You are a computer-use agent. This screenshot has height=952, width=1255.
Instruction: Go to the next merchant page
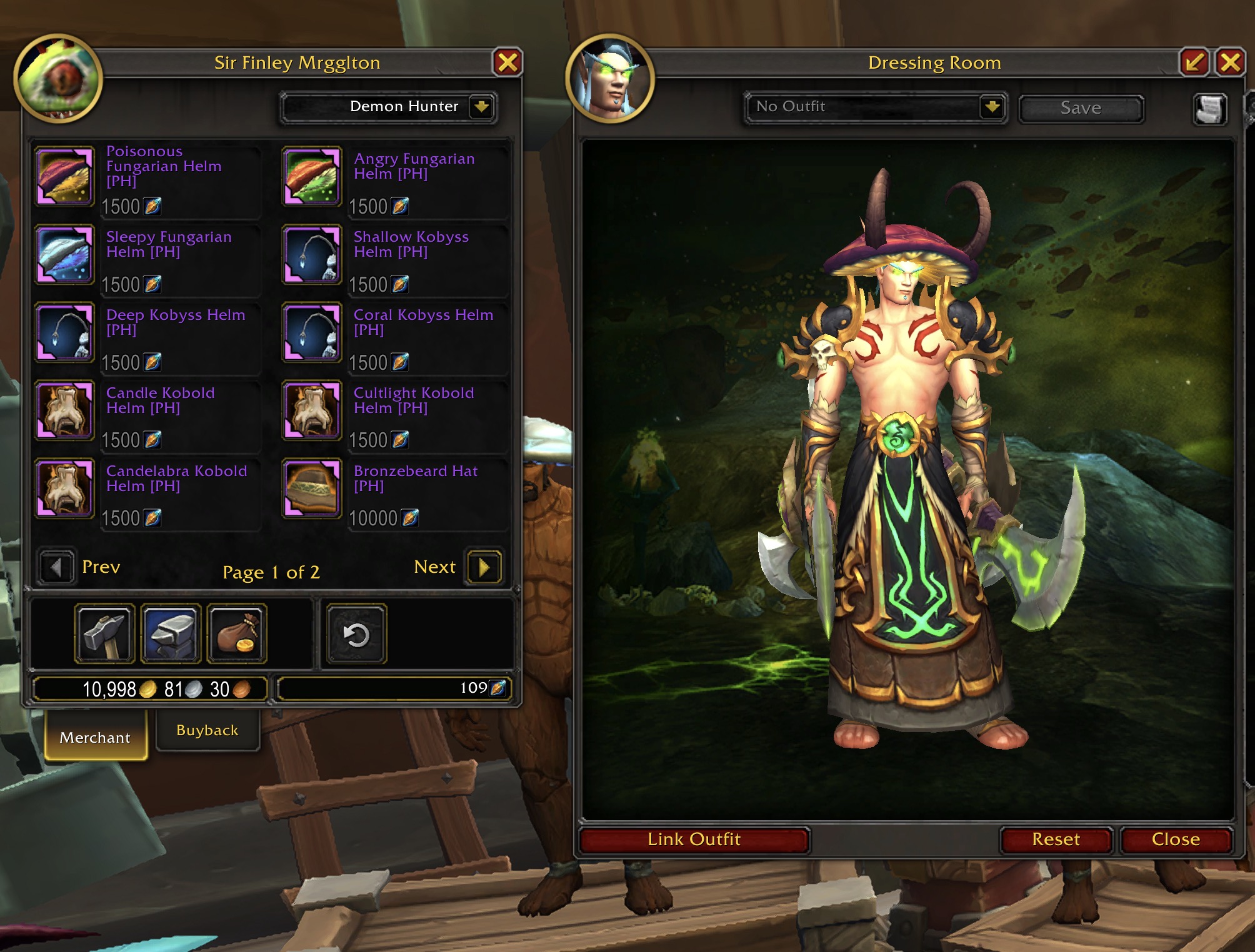coord(484,567)
